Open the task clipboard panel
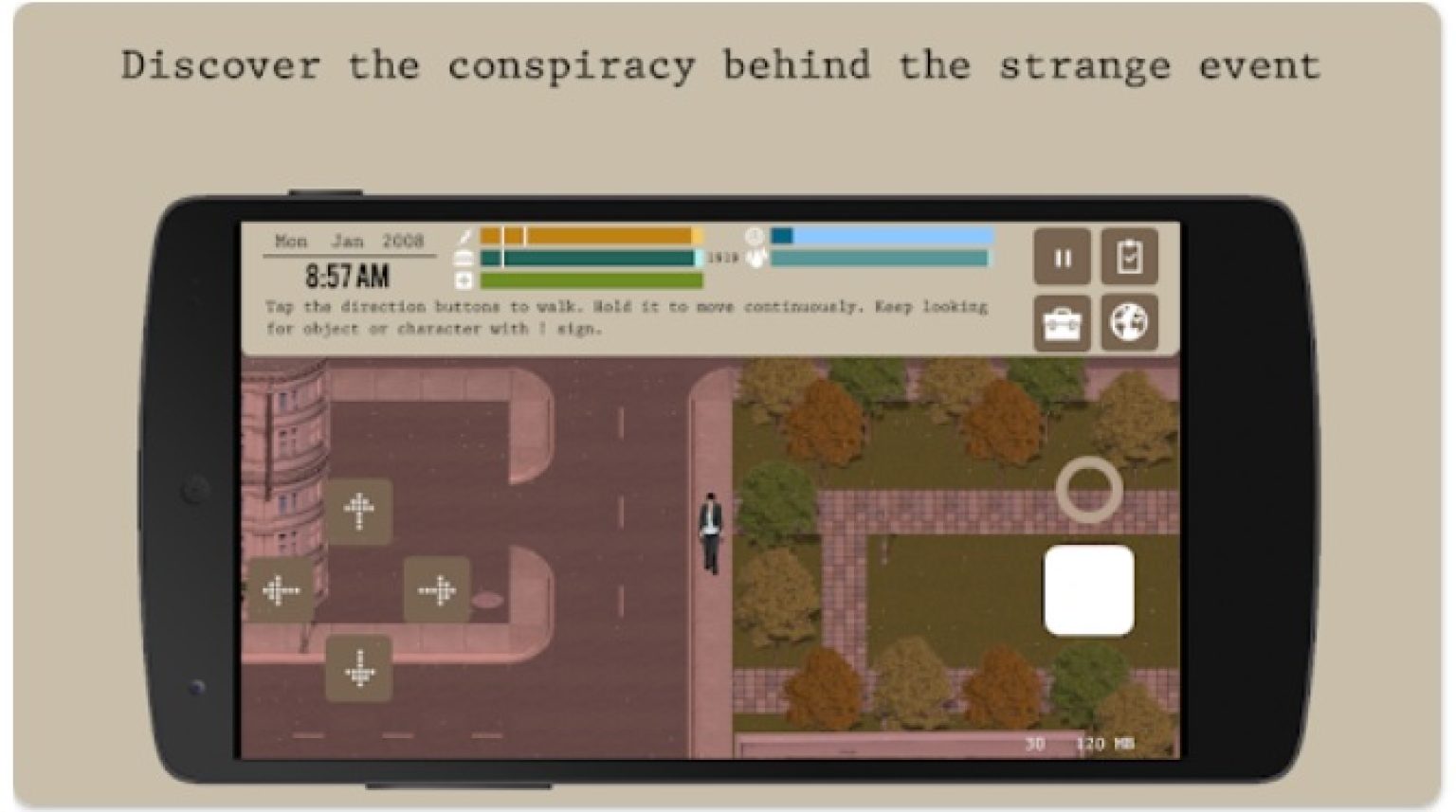The image size is (1456, 812). 1130,255
